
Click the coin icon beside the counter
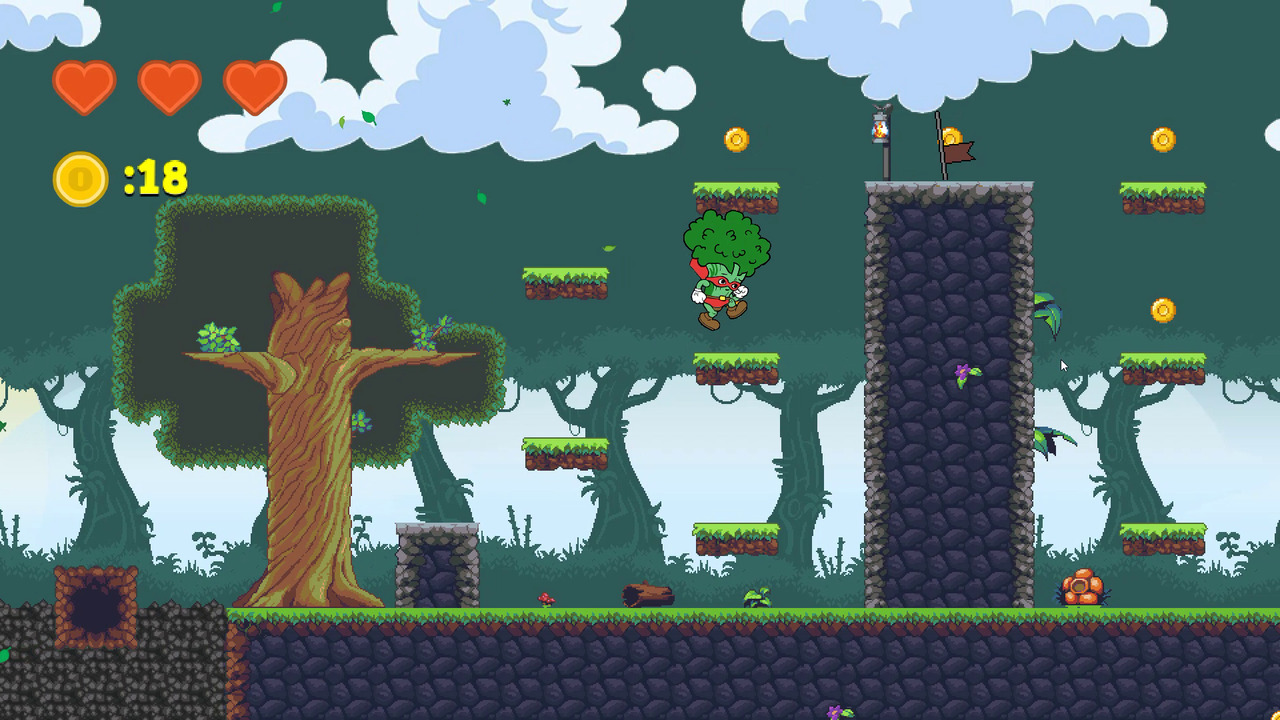coord(80,179)
